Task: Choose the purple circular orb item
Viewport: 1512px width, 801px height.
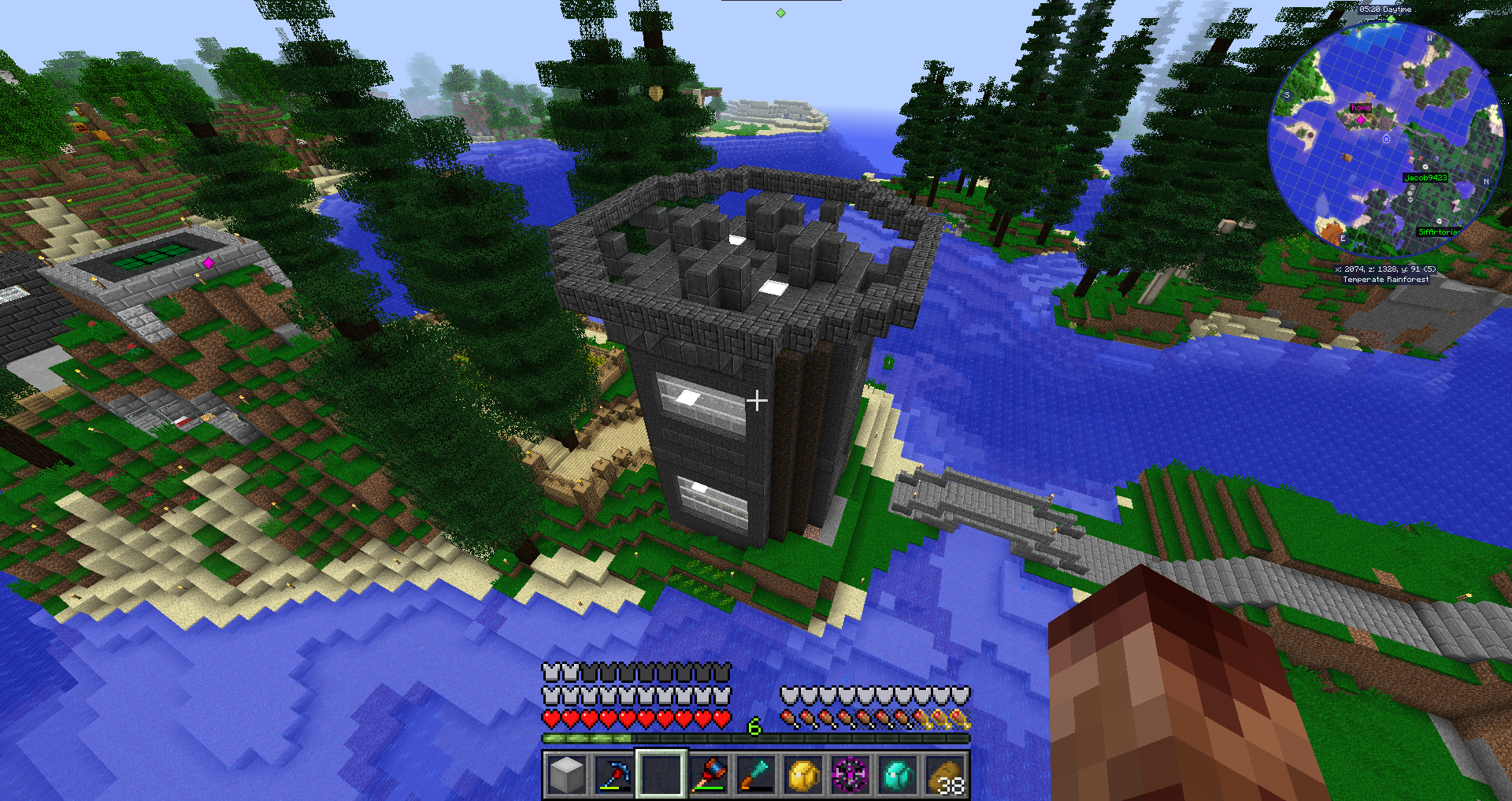Action: (850, 774)
